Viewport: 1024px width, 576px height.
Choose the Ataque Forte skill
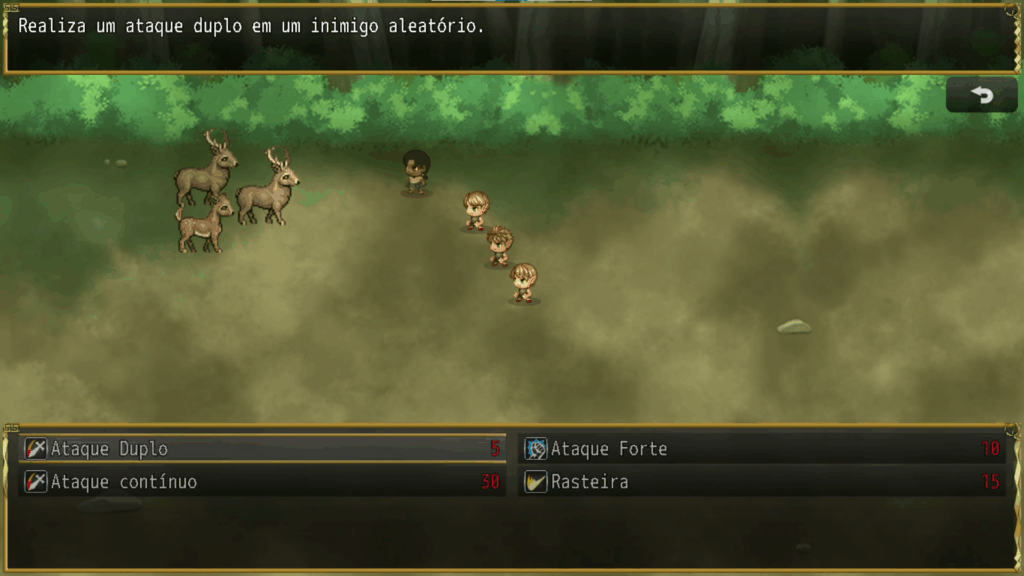click(761, 449)
